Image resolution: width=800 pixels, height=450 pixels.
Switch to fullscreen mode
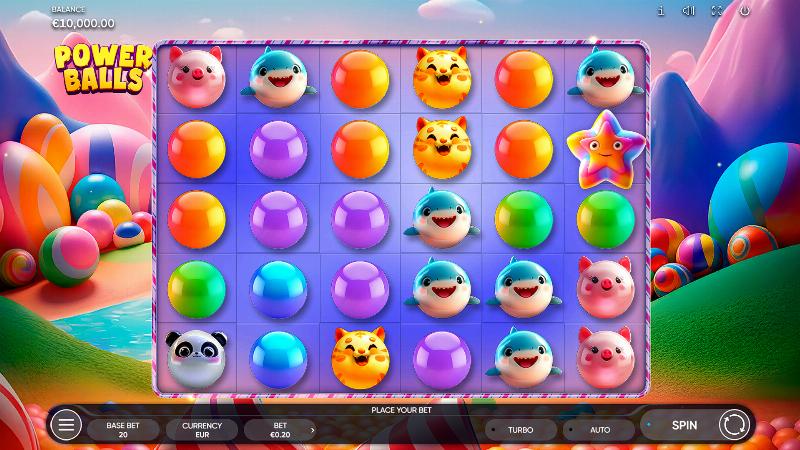point(716,10)
